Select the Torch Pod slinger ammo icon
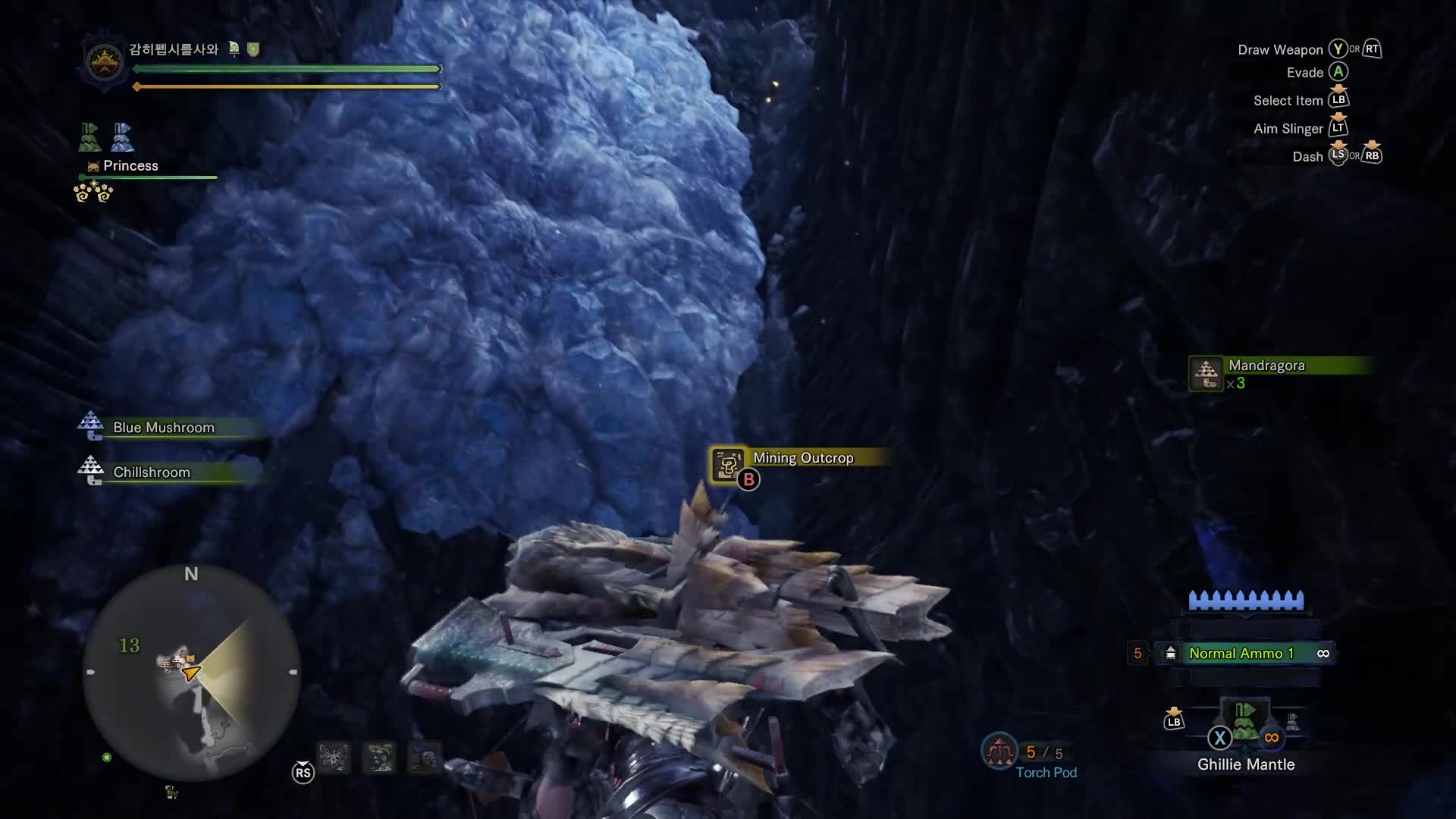 pos(999,751)
